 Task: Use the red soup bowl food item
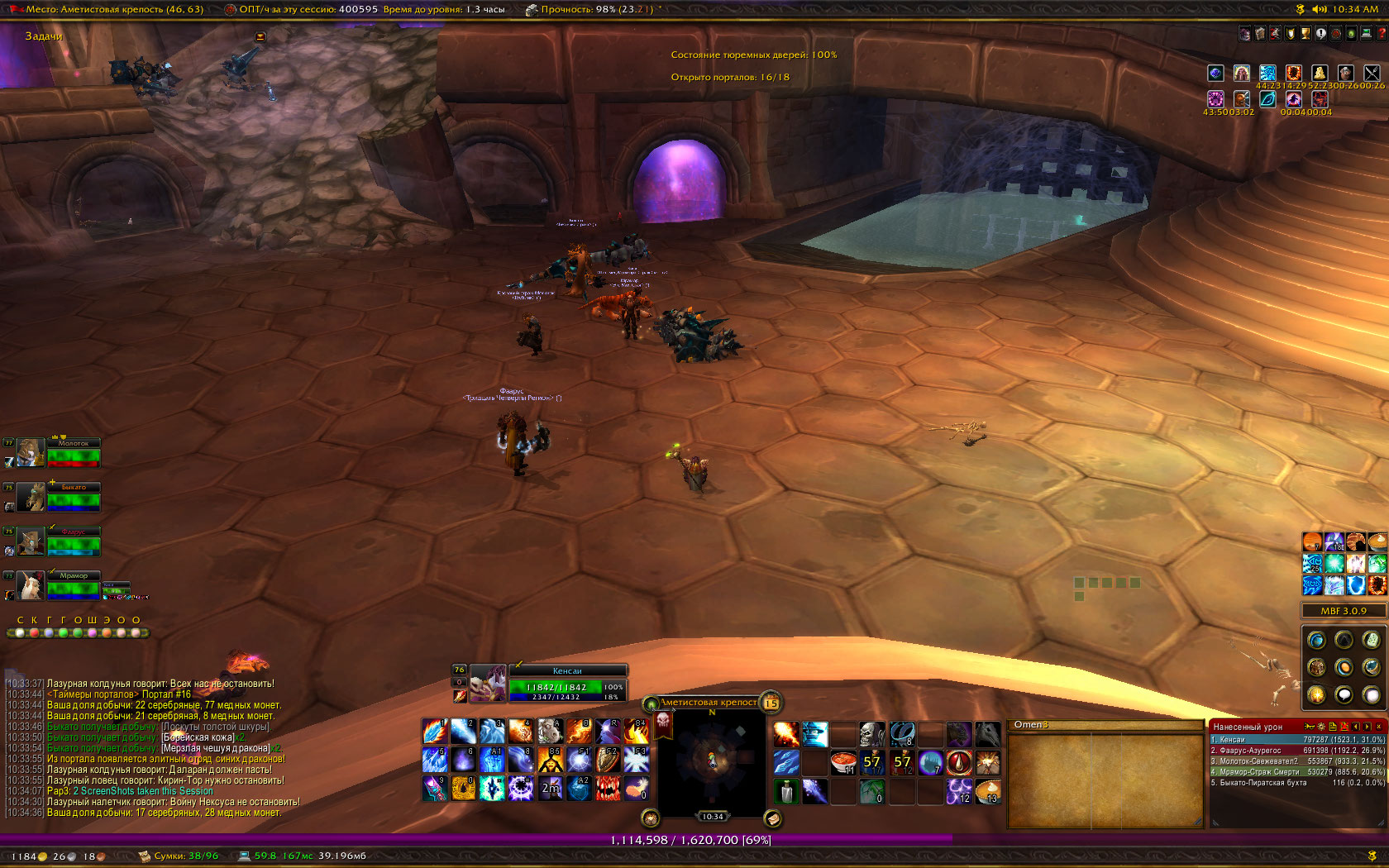(x=842, y=761)
